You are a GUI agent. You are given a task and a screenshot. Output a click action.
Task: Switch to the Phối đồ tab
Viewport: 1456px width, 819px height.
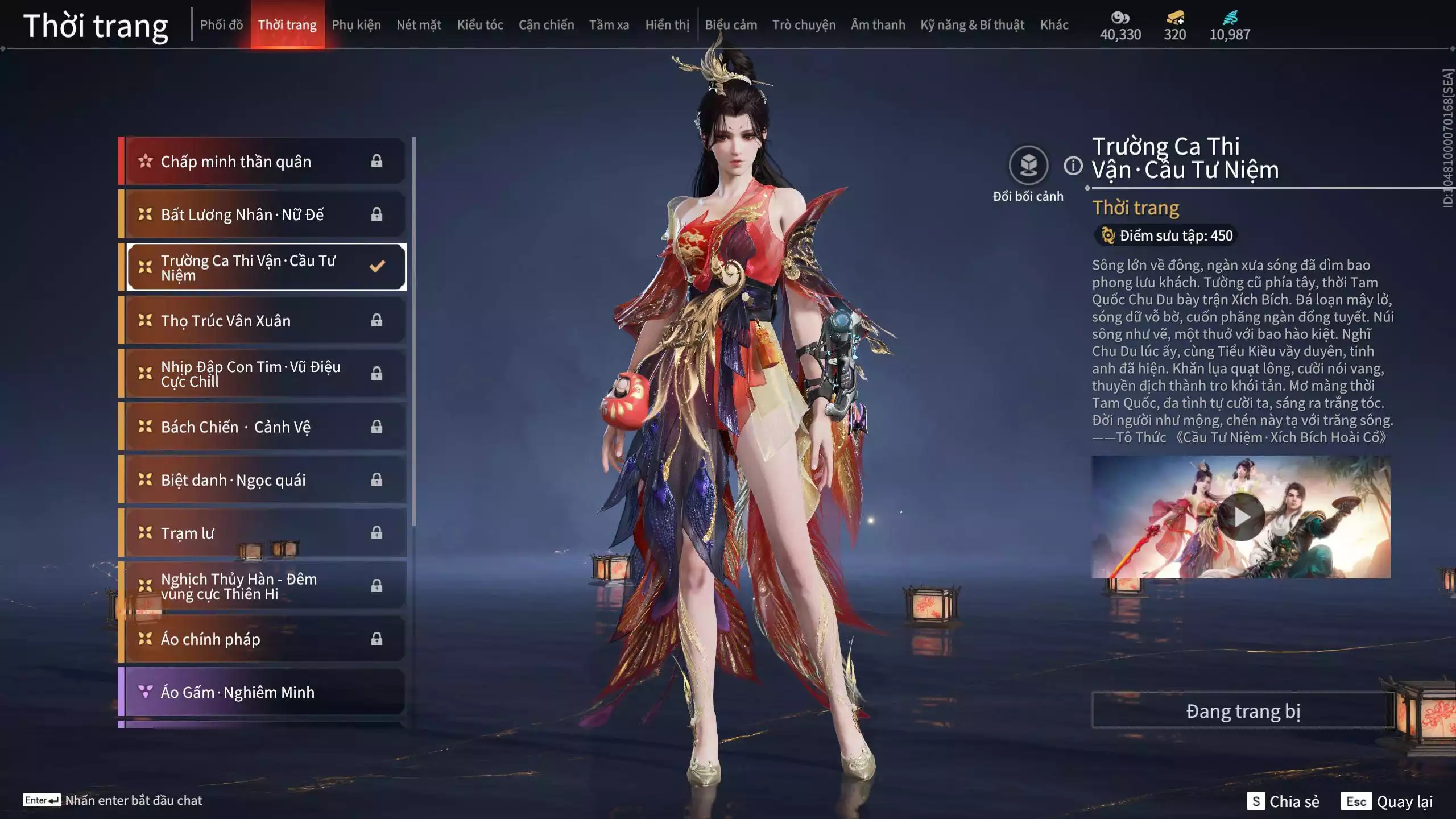[x=221, y=25]
